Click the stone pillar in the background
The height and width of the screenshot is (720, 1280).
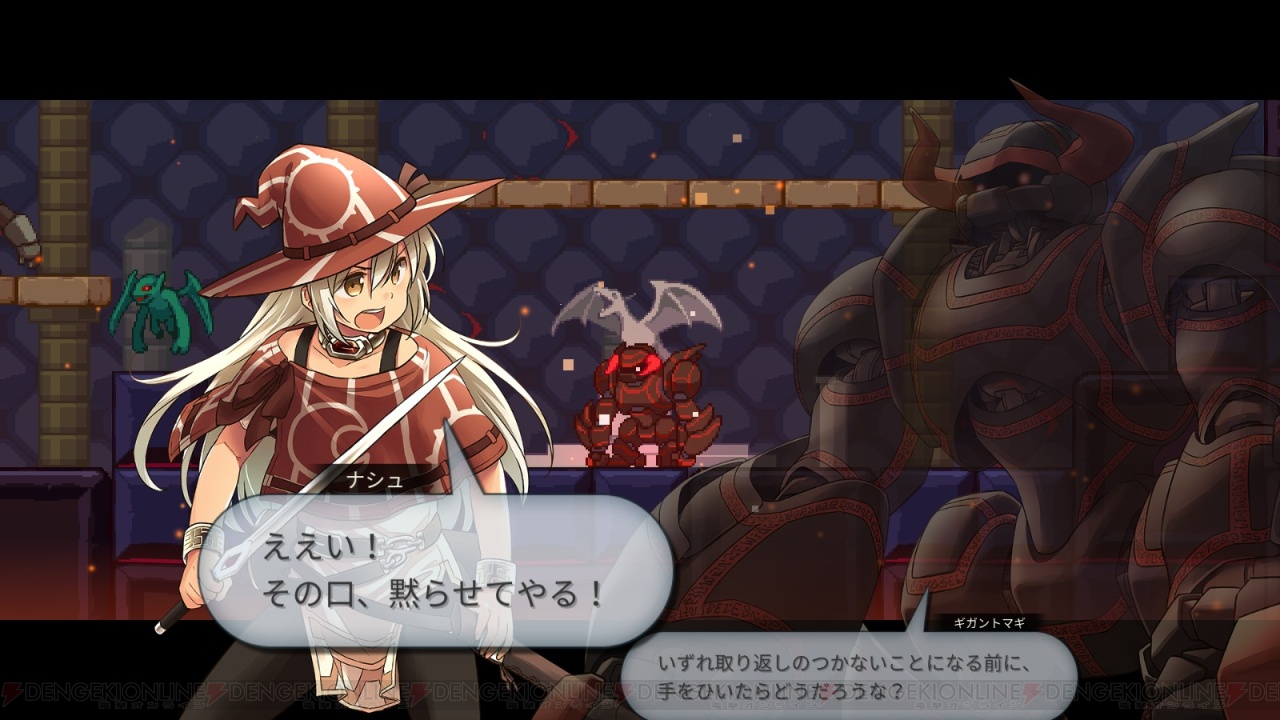click(145, 250)
